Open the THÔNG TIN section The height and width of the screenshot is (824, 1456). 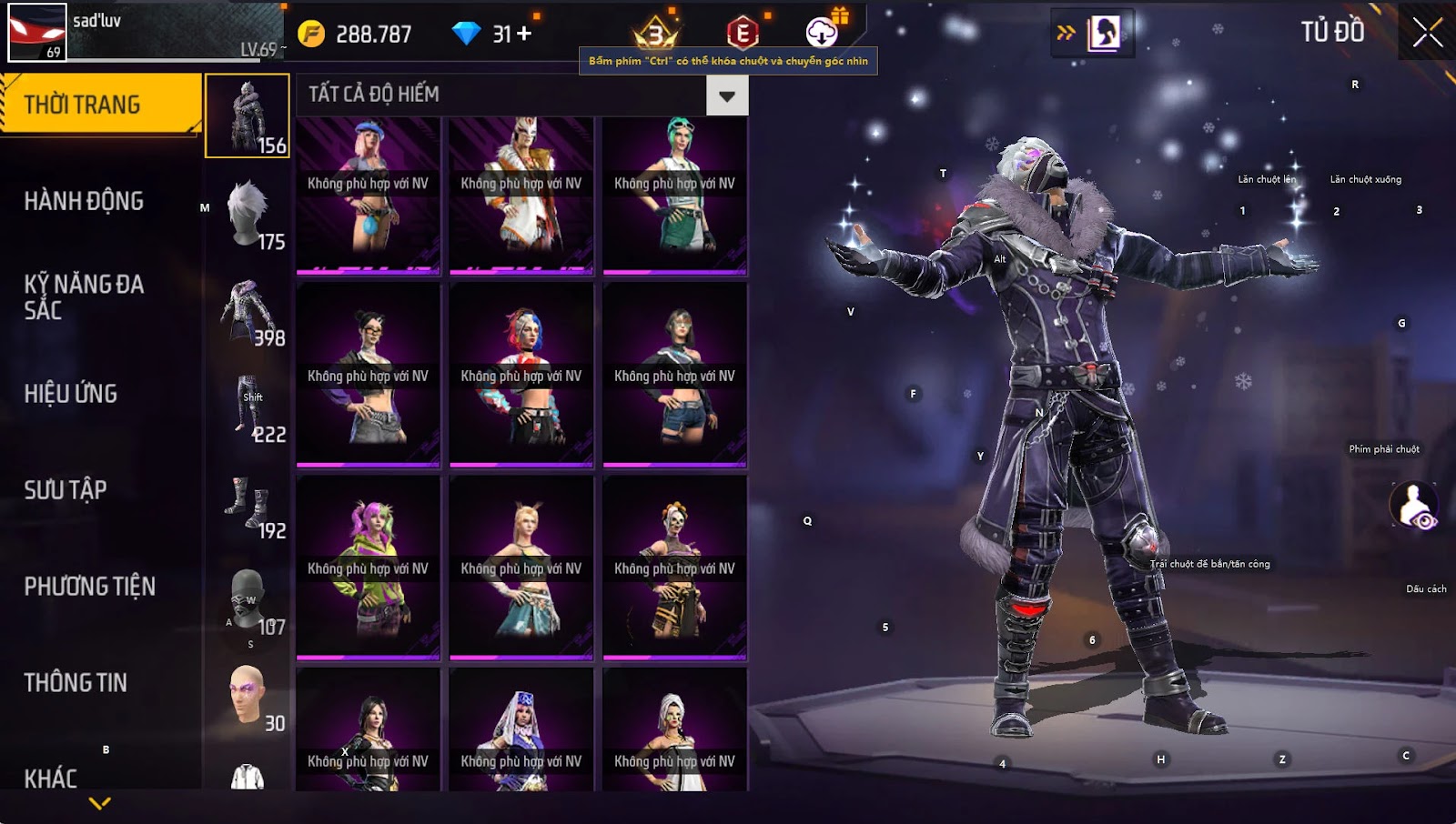76,683
